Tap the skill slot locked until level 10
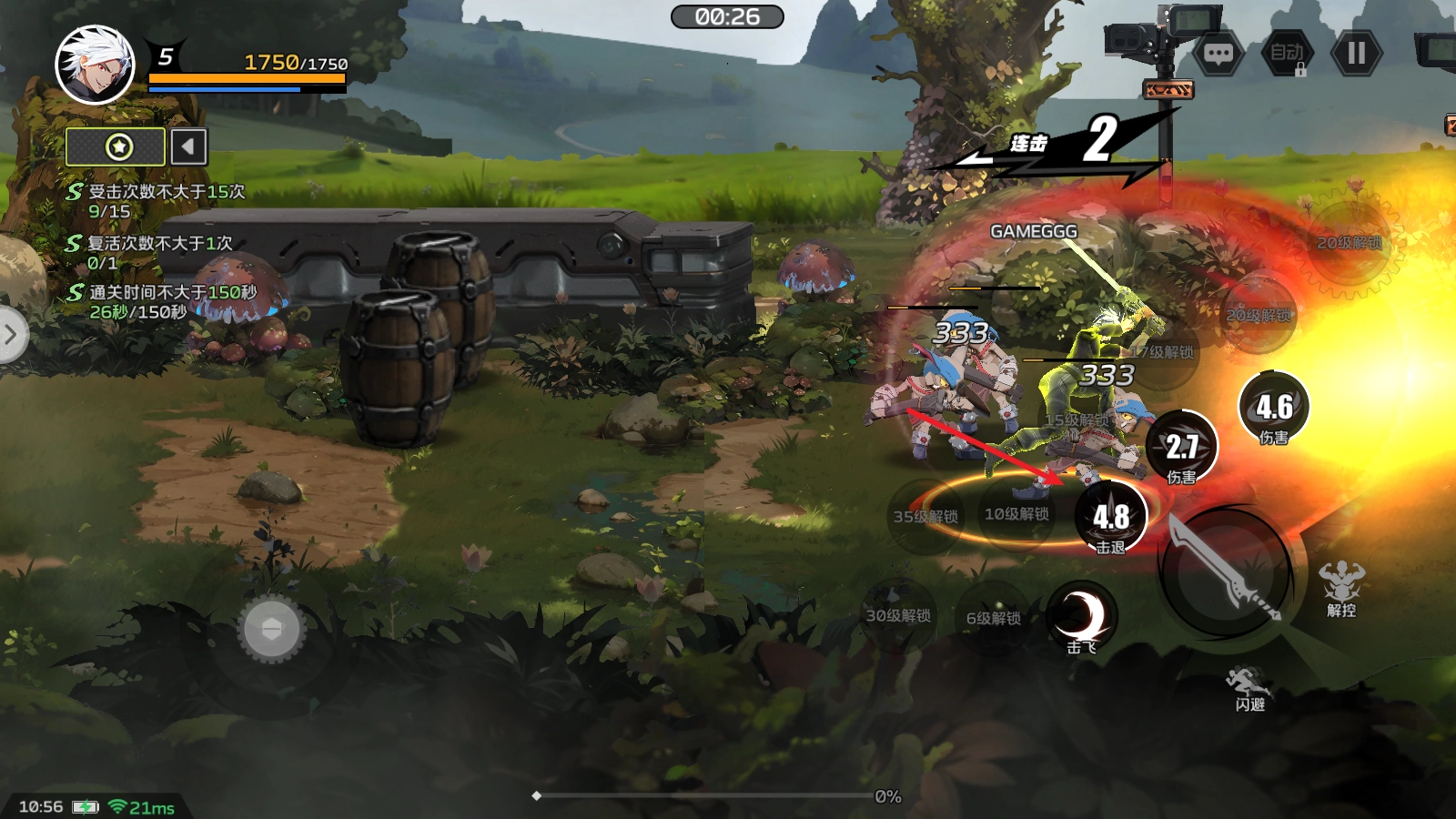 pyautogui.click(x=1016, y=514)
